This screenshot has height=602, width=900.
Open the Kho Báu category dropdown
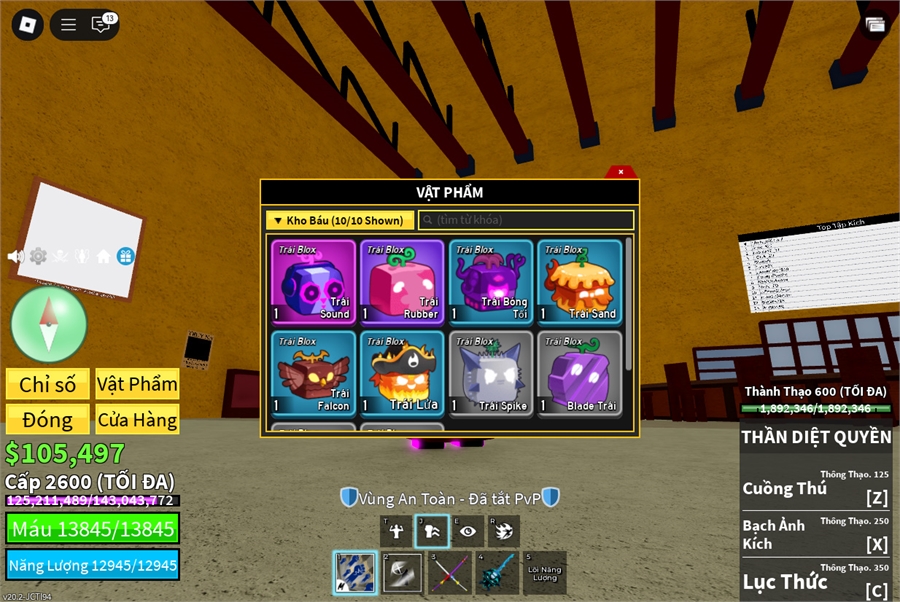coord(339,220)
